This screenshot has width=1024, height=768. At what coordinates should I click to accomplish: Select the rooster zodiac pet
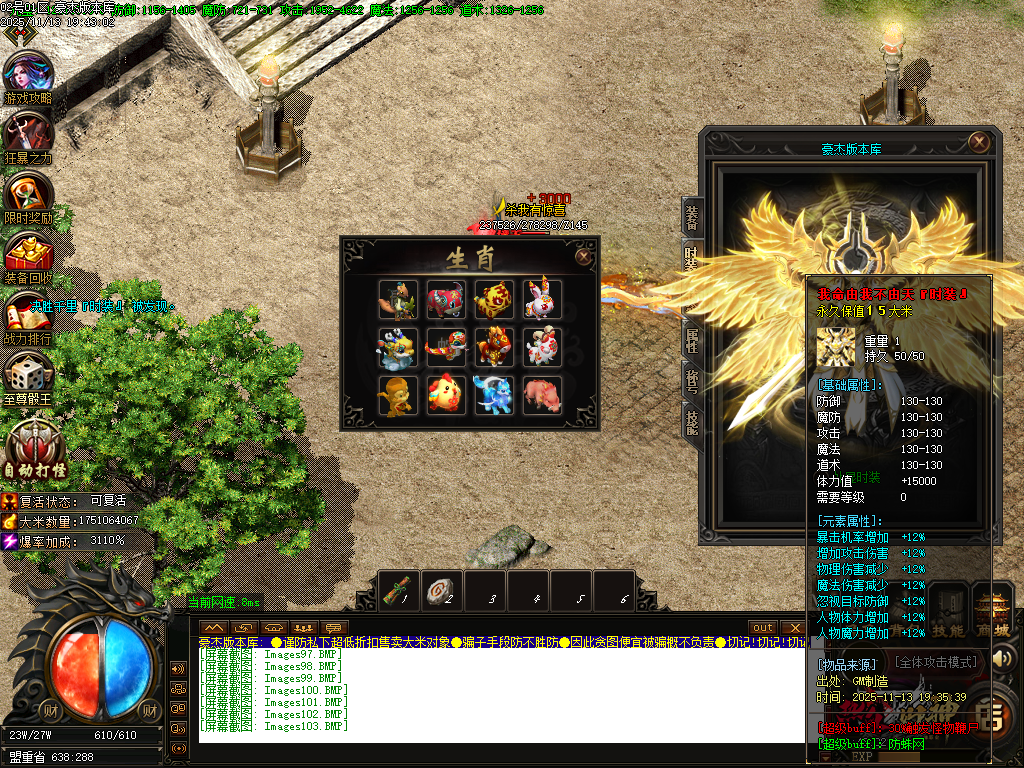[446, 395]
